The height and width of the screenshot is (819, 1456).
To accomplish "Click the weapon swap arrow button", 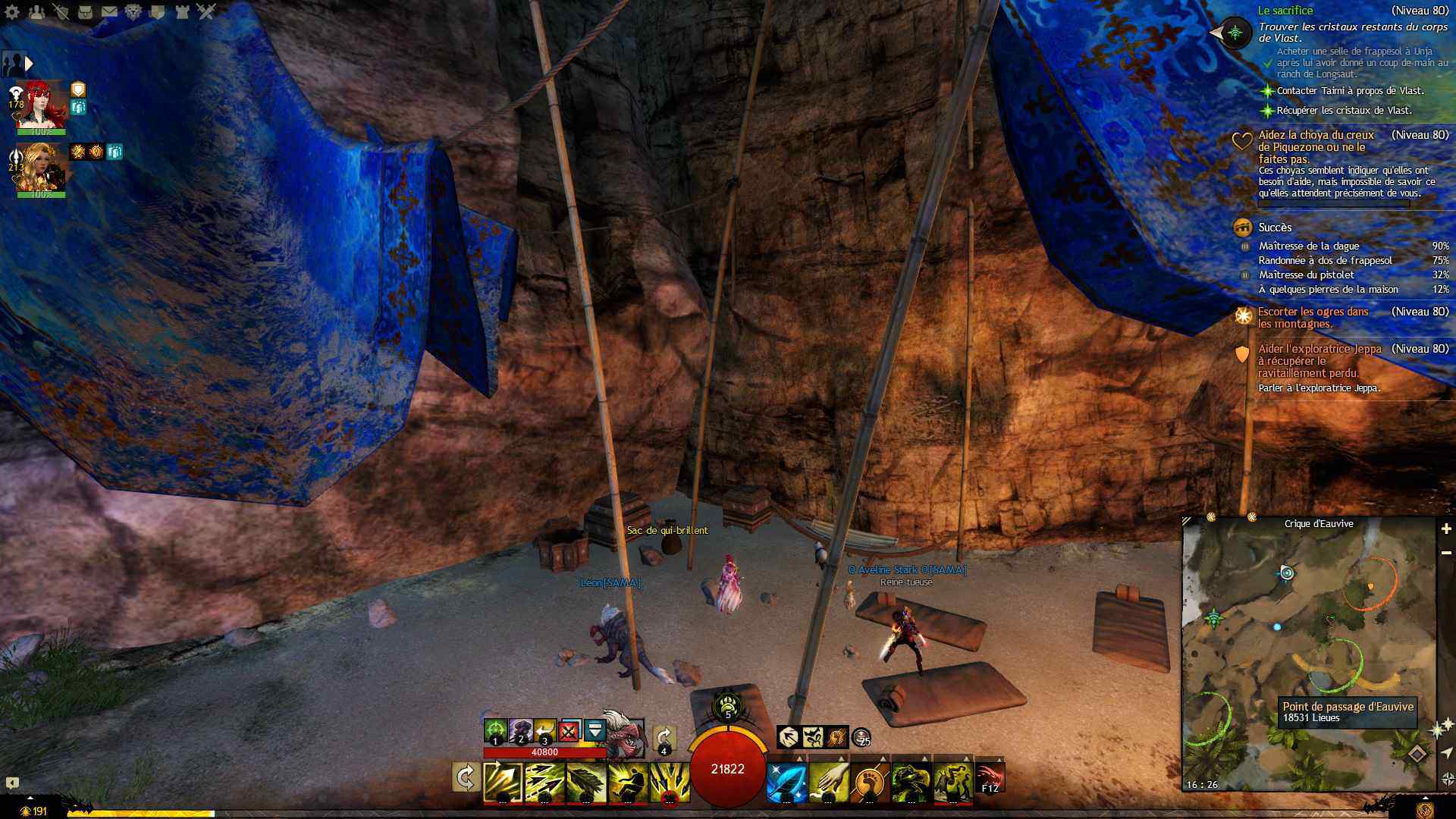I will (x=466, y=778).
